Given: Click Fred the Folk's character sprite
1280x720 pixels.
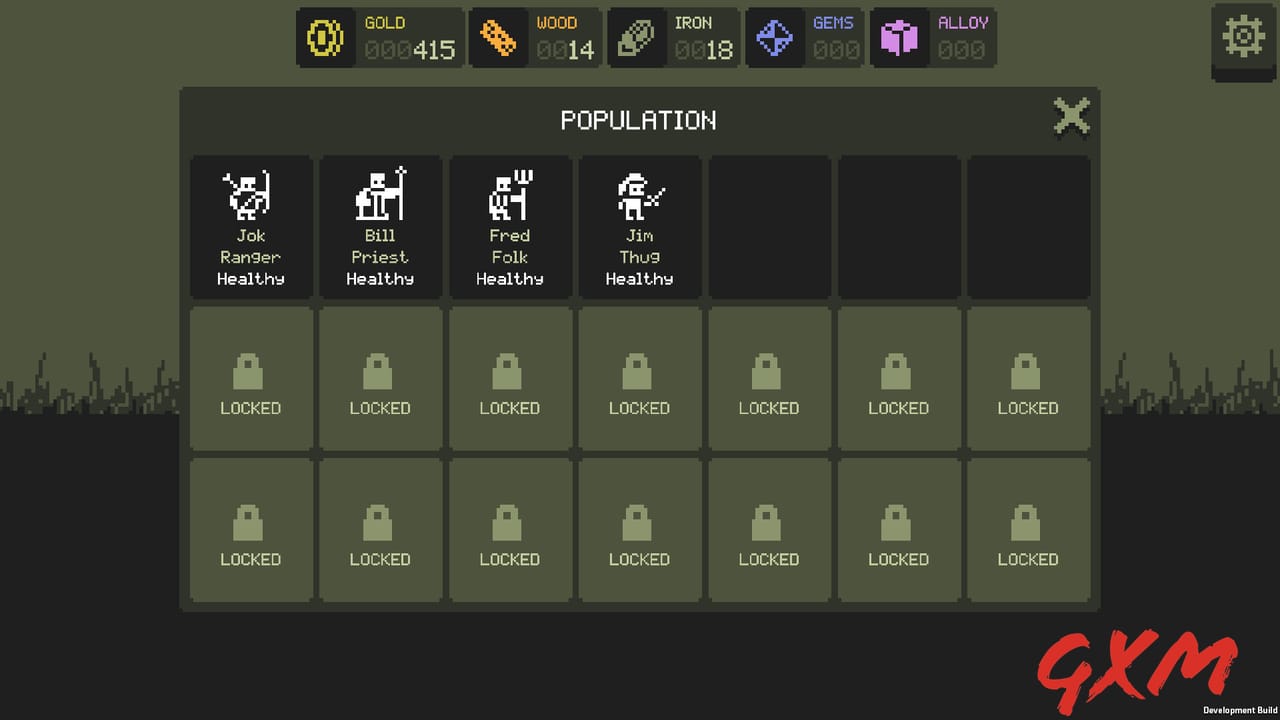Looking at the screenshot, I should pyautogui.click(x=510, y=193).
